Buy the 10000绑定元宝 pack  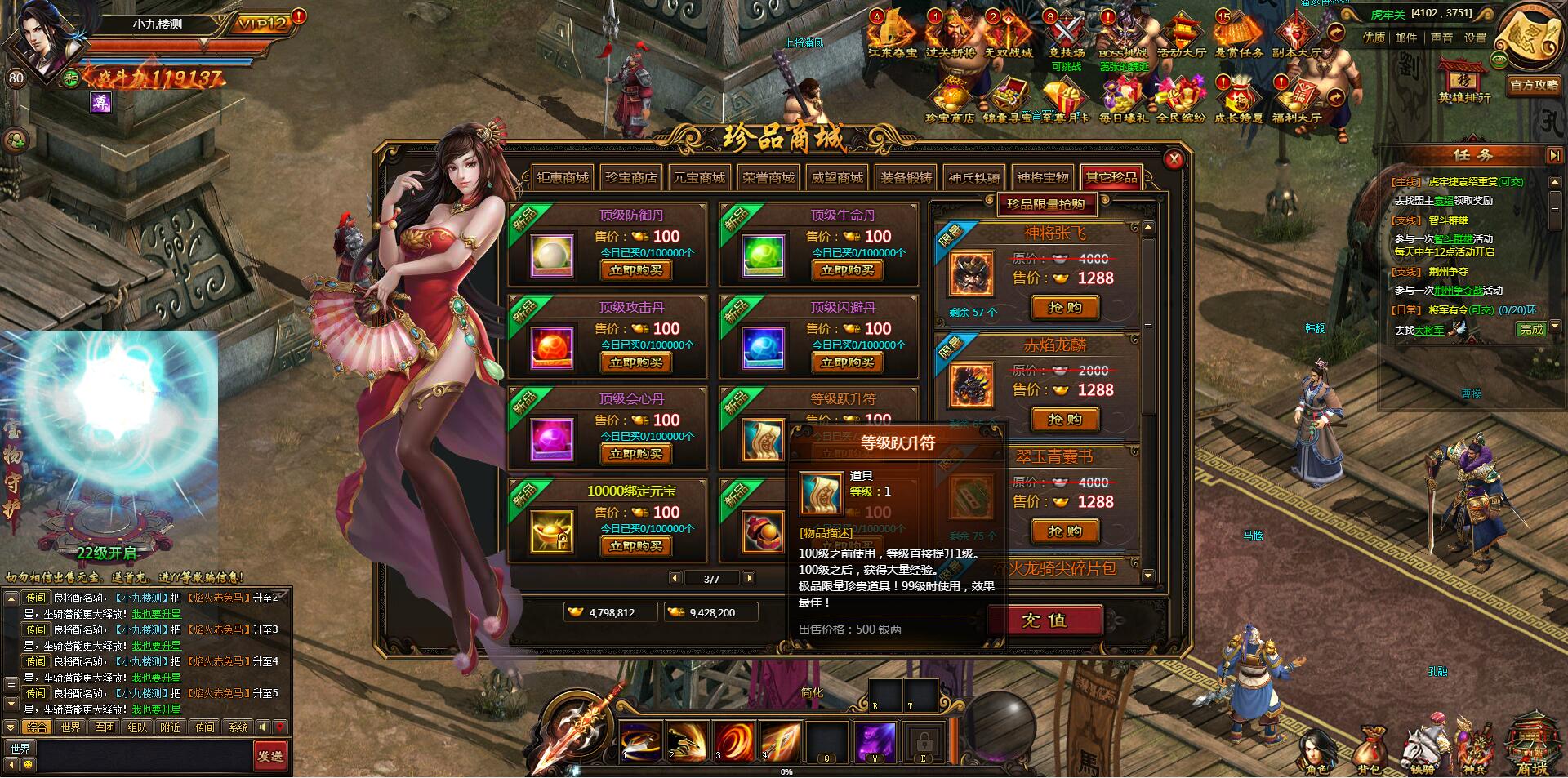point(635,546)
